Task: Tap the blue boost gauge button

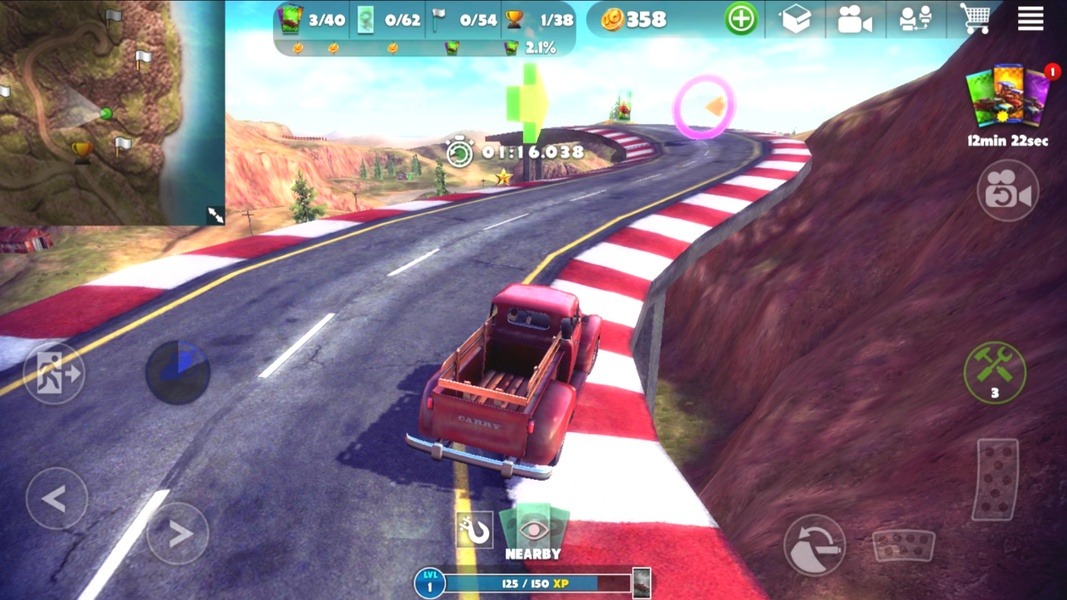Action: pos(178,372)
